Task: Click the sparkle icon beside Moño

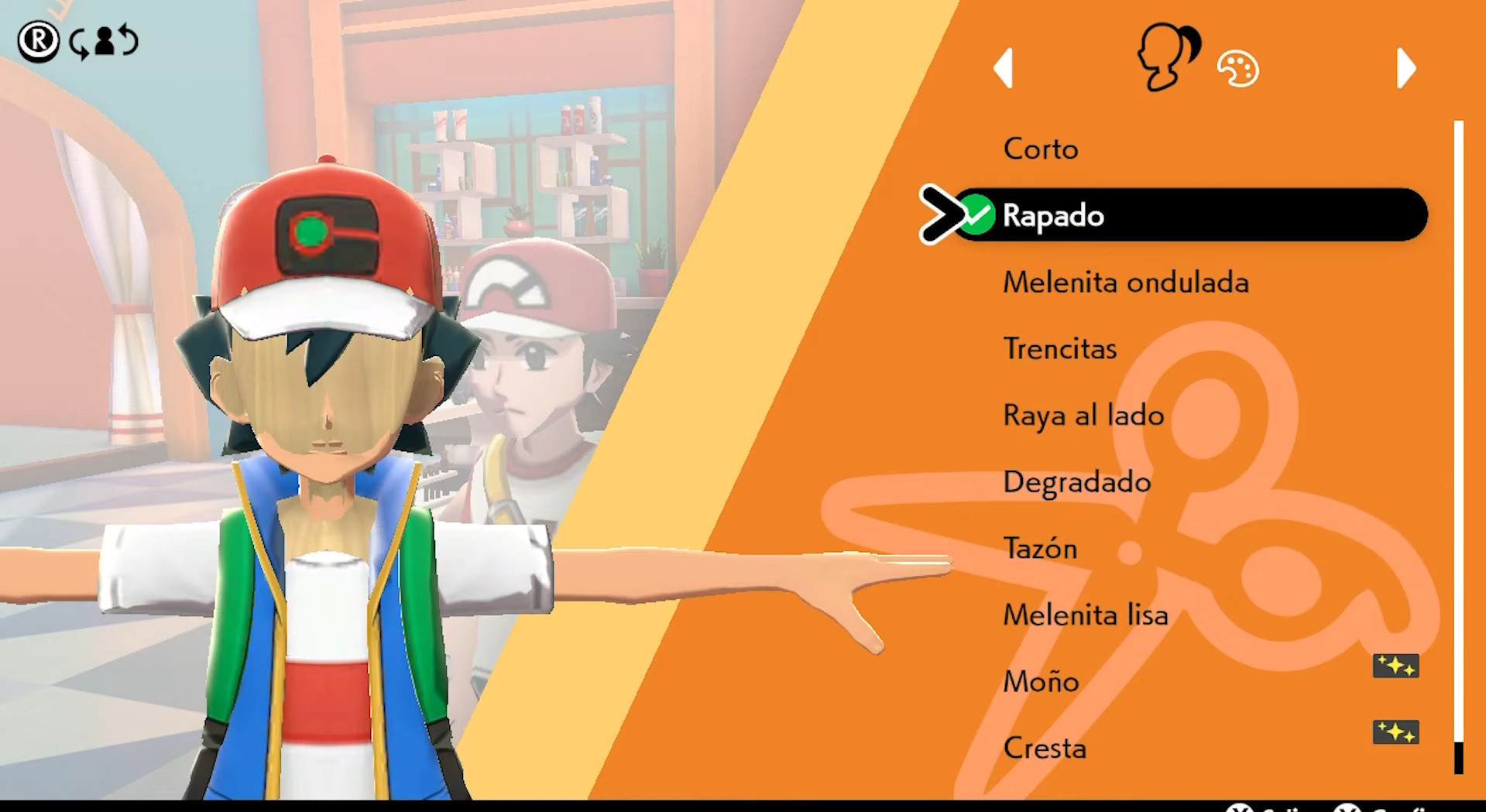Action: (x=1397, y=666)
